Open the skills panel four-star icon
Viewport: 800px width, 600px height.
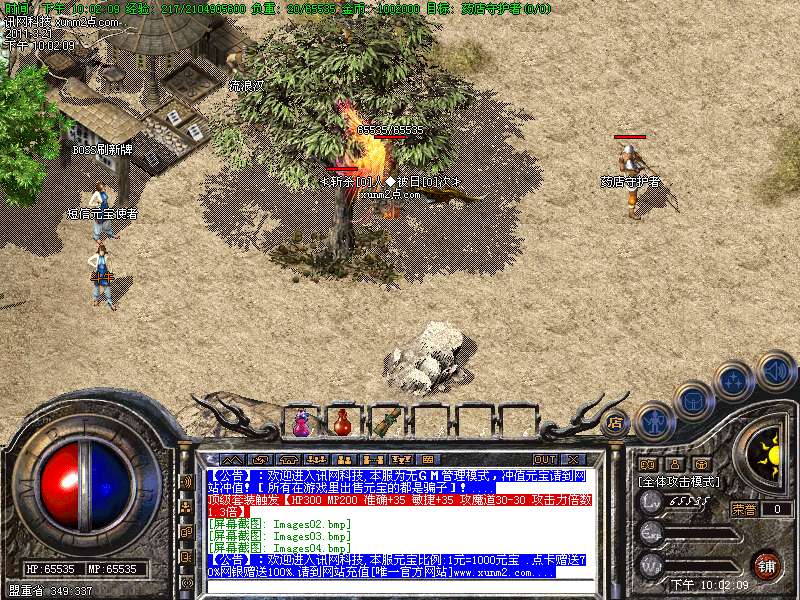(735, 381)
